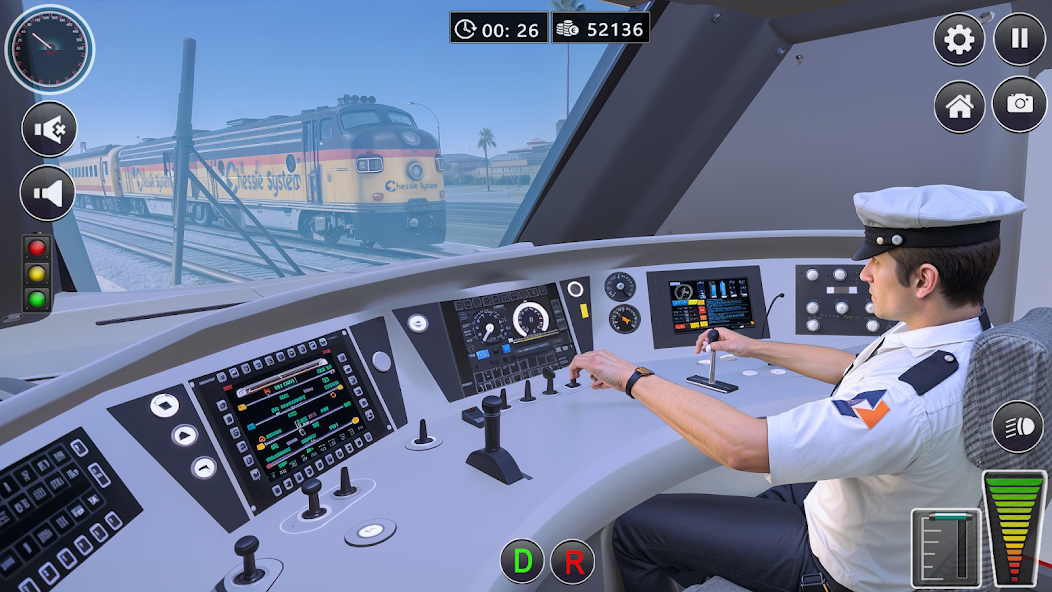Switch the camera view
Image resolution: width=1052 pixels, height=592 pixels.
1019,104
